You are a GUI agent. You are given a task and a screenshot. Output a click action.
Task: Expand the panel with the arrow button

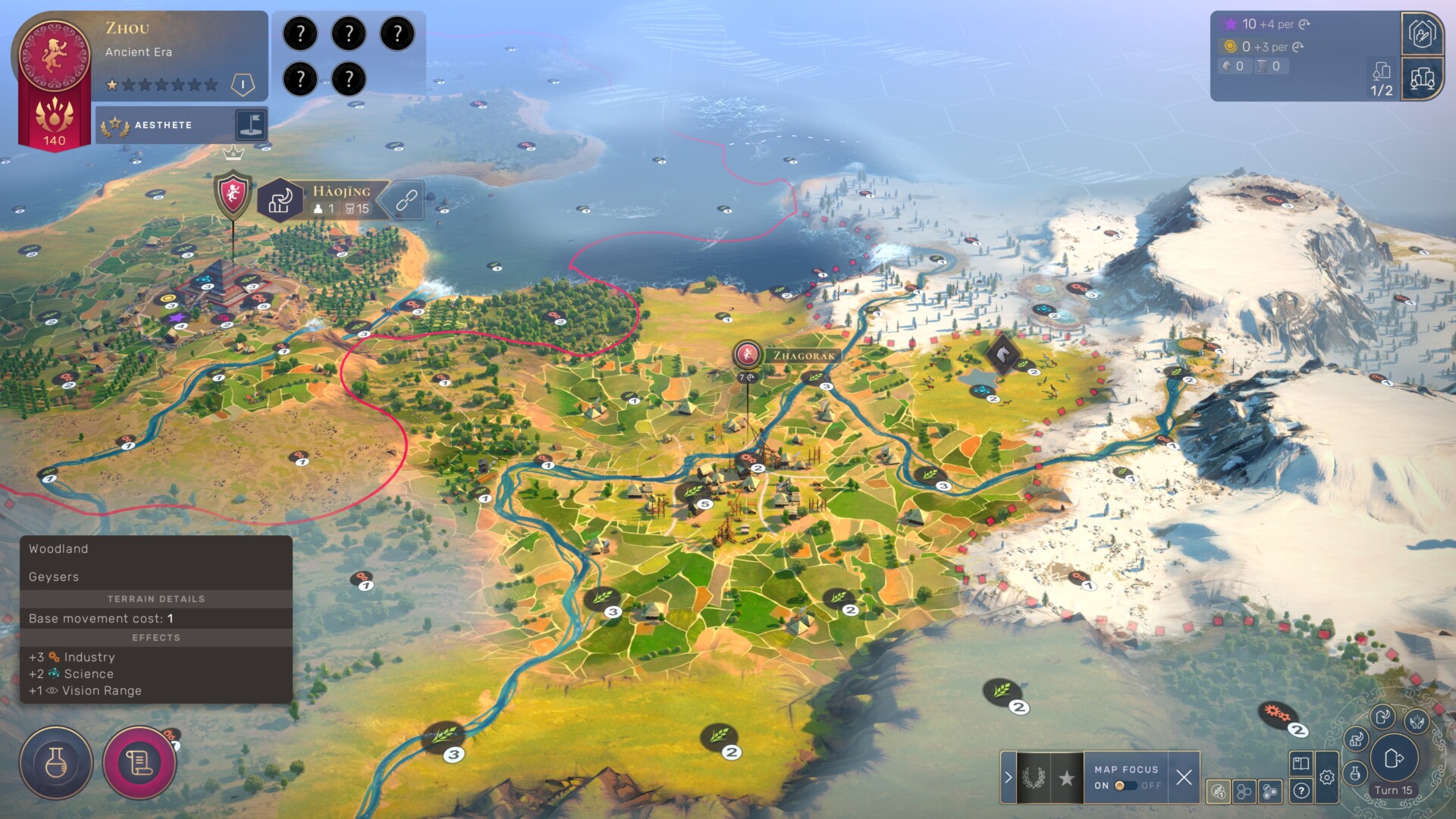click(1008, 777)
